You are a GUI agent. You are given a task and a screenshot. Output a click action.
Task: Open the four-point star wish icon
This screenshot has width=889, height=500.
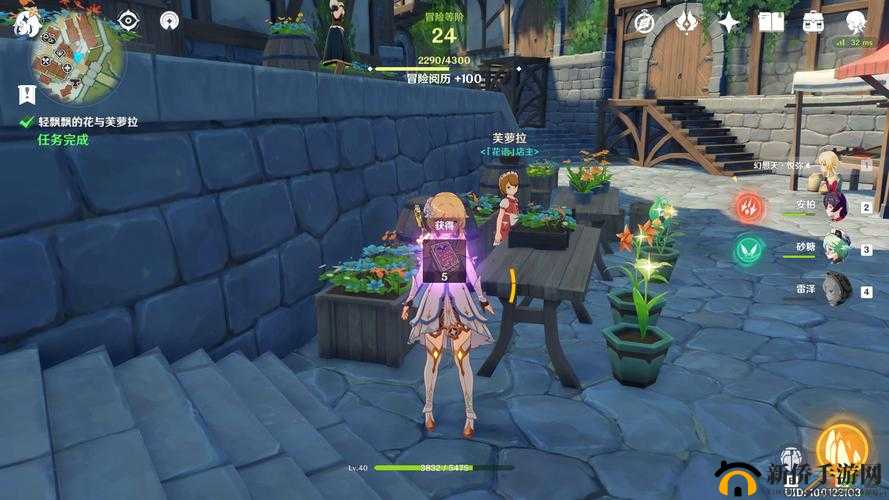point(729,21)
